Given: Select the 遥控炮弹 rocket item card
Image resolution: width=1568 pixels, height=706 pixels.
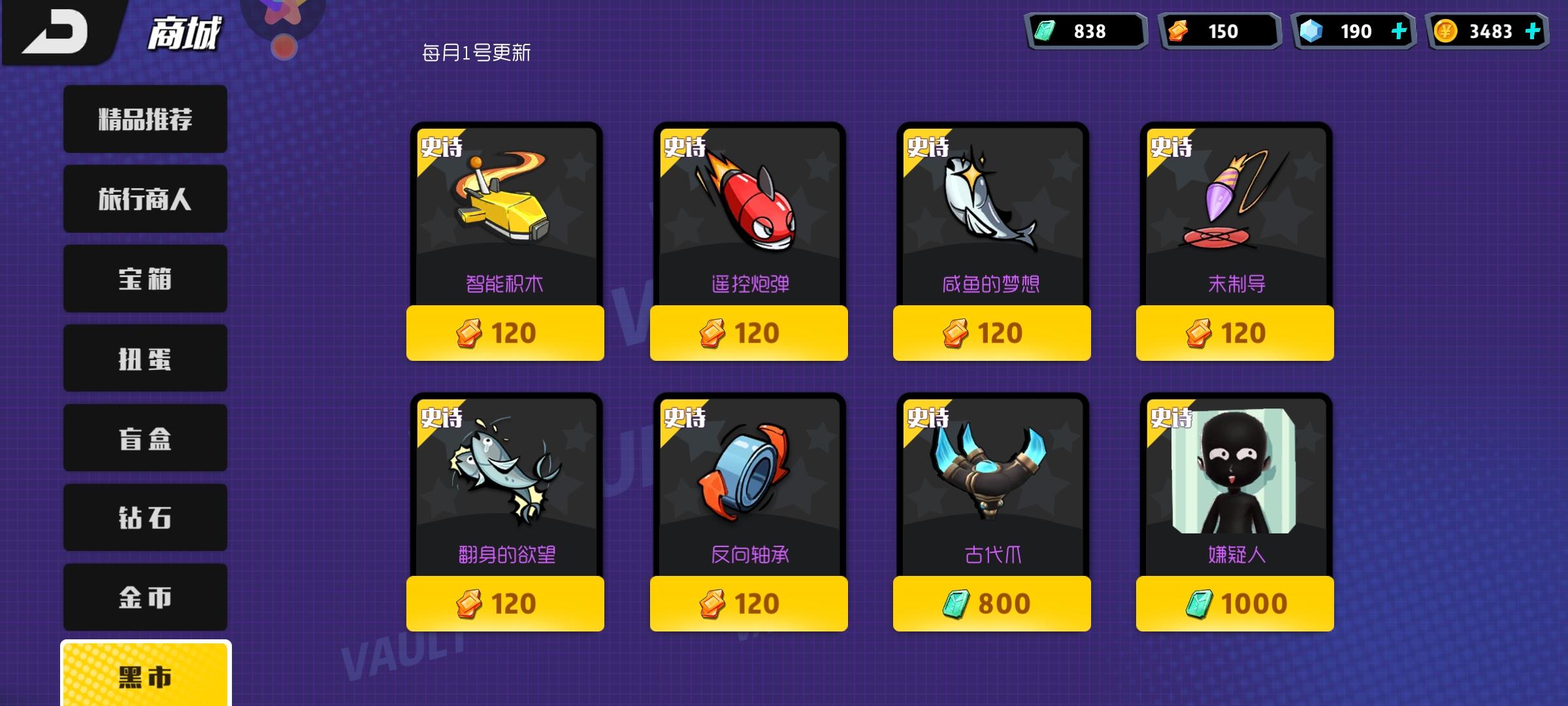Looking at the screenshot, I should click(x=748, y=216).
